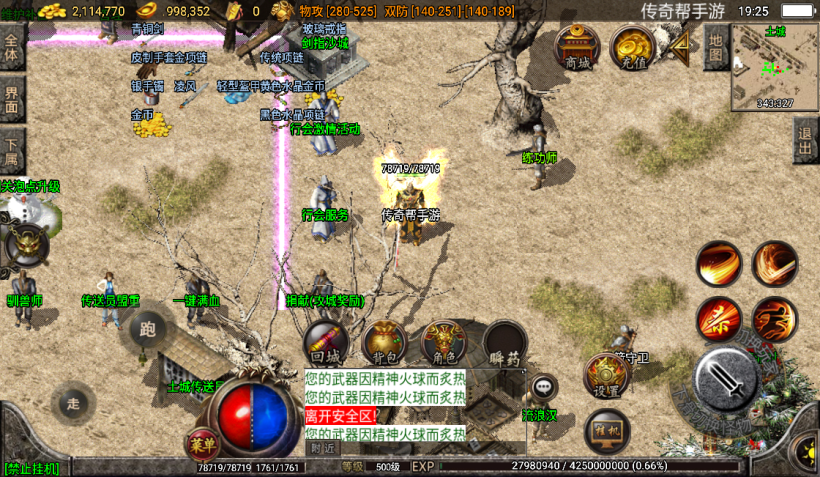This screenshot has height=477, width=820.
Task: Open the 角色 character sheet
Action: tap(444, 343)
